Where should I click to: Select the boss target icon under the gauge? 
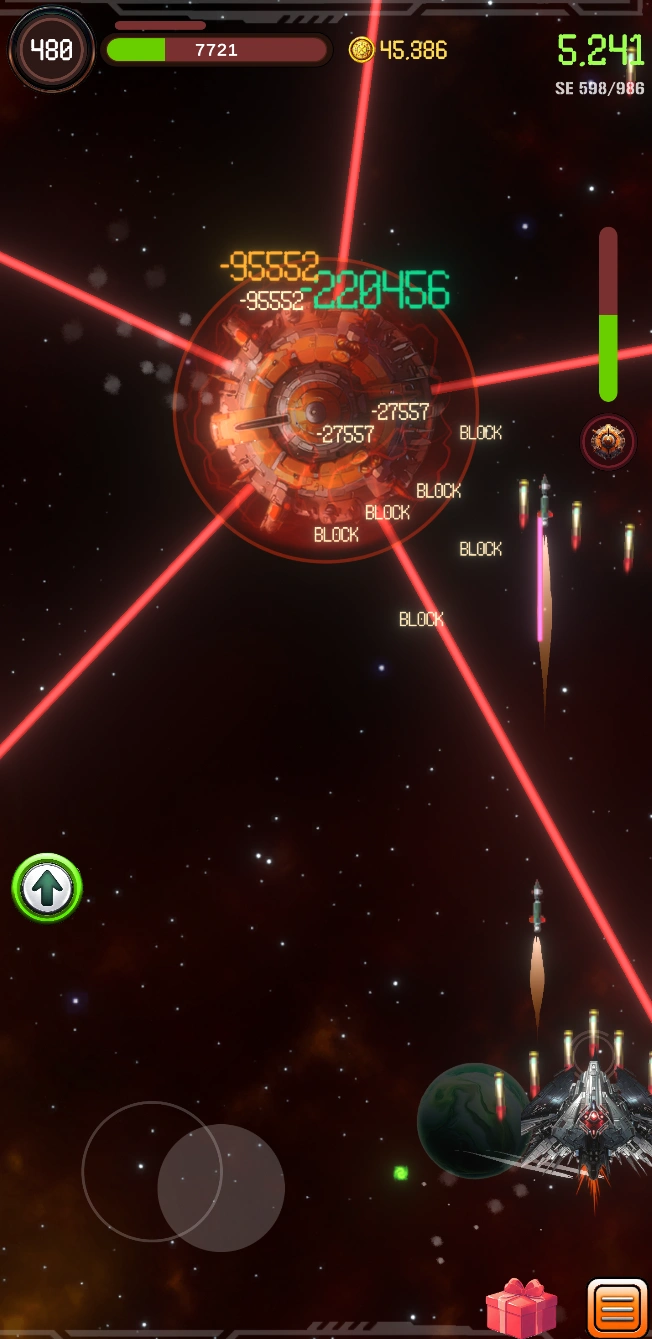pos(608,441)
